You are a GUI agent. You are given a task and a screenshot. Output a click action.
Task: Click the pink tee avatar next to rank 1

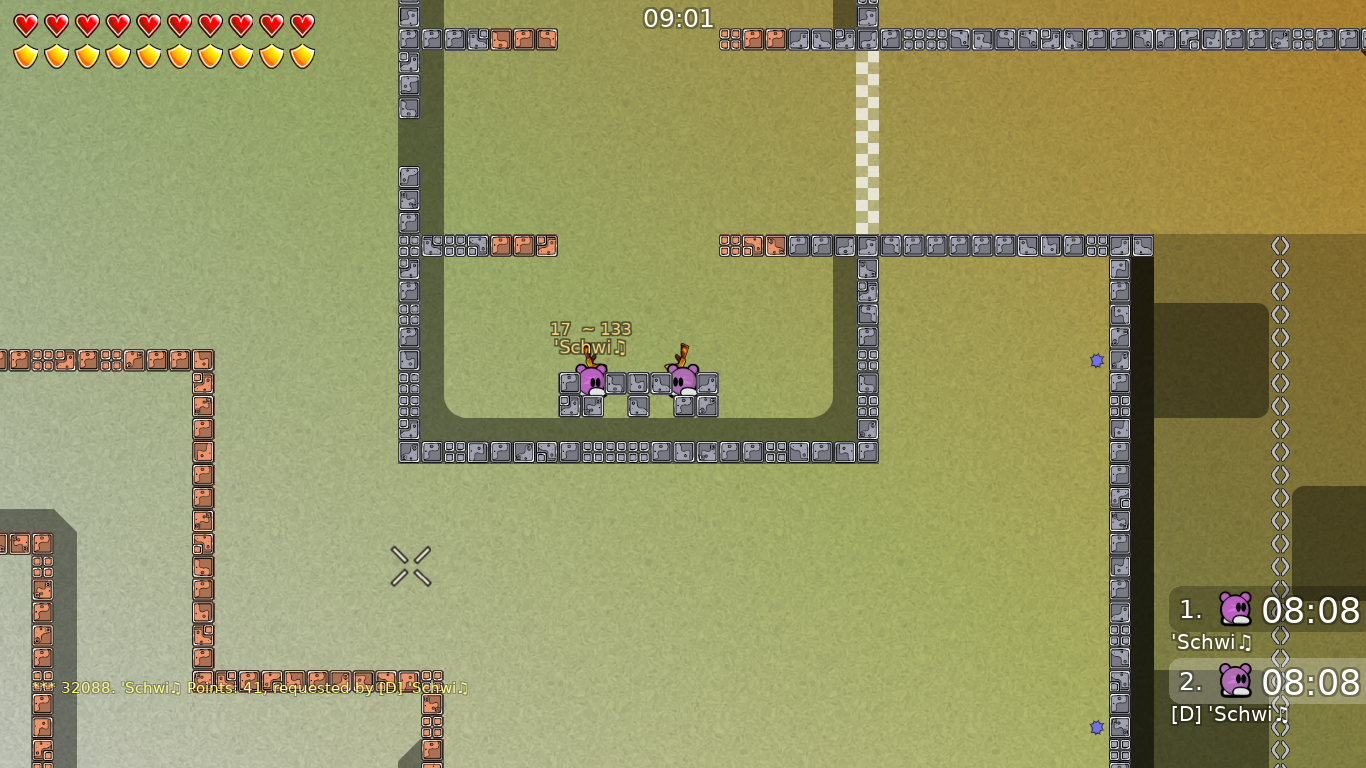[x=1233, y=610]
